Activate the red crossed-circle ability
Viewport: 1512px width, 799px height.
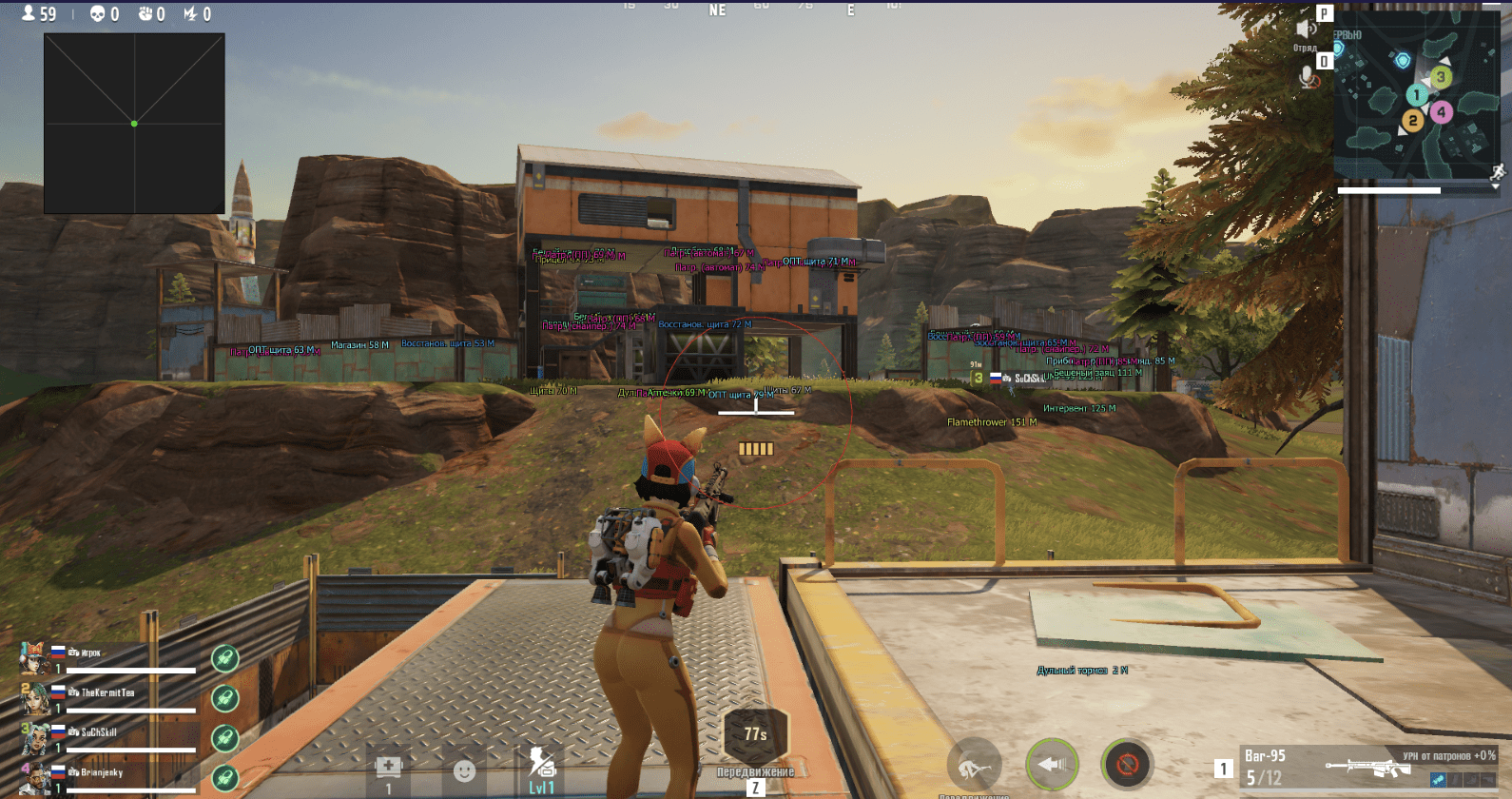tap(1127, 764)
